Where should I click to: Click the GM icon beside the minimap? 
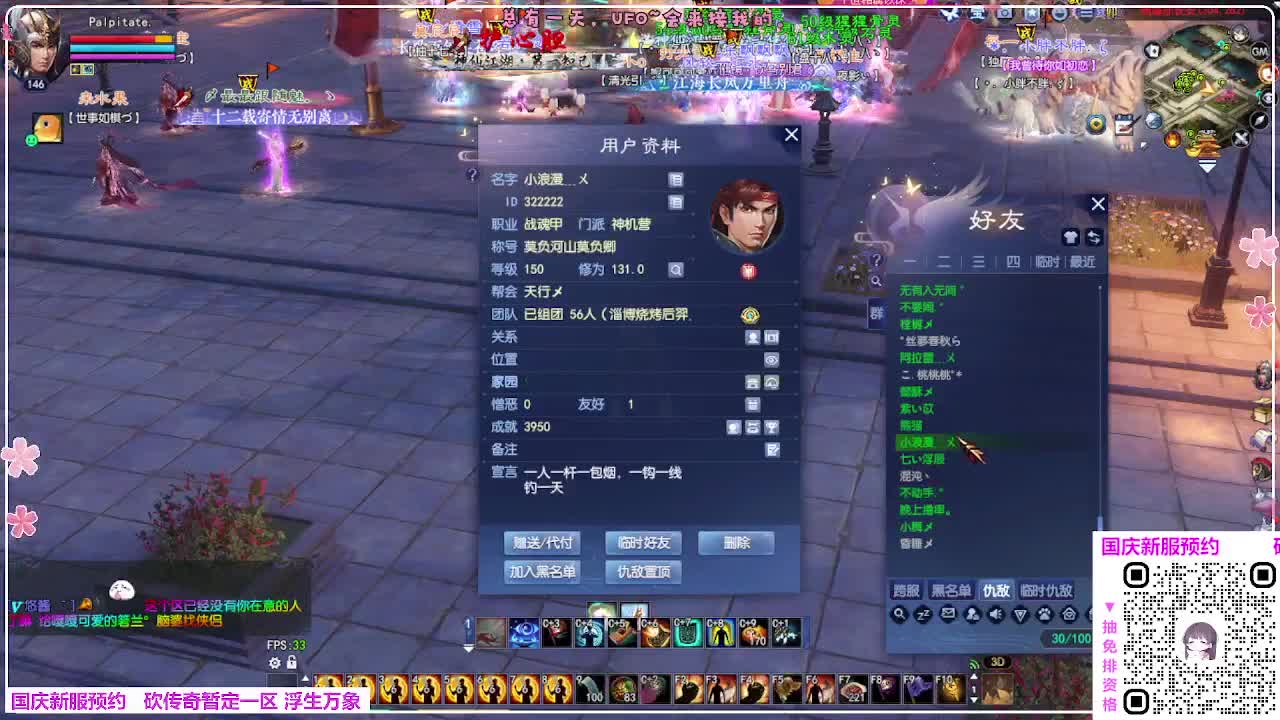tap(1258, 51)
